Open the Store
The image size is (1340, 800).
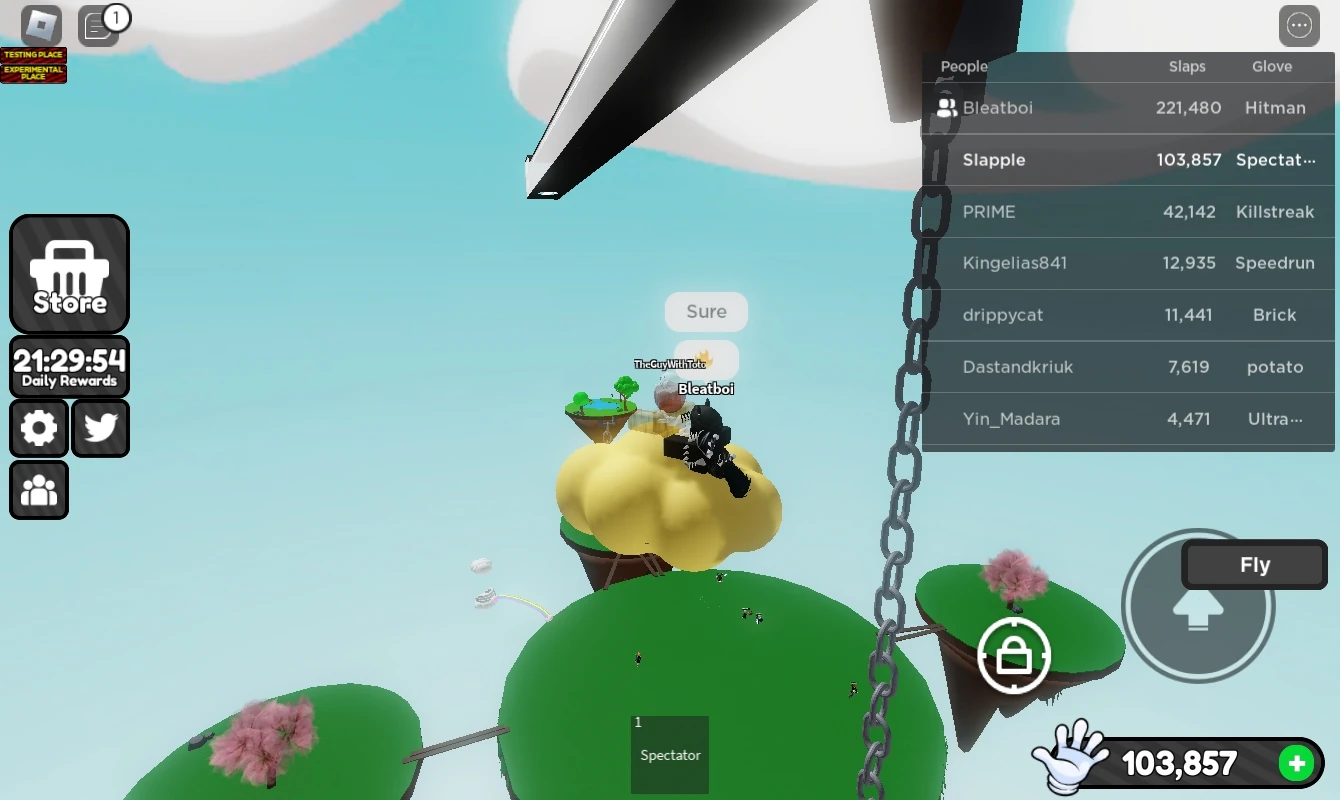click(x=69, y=274)
